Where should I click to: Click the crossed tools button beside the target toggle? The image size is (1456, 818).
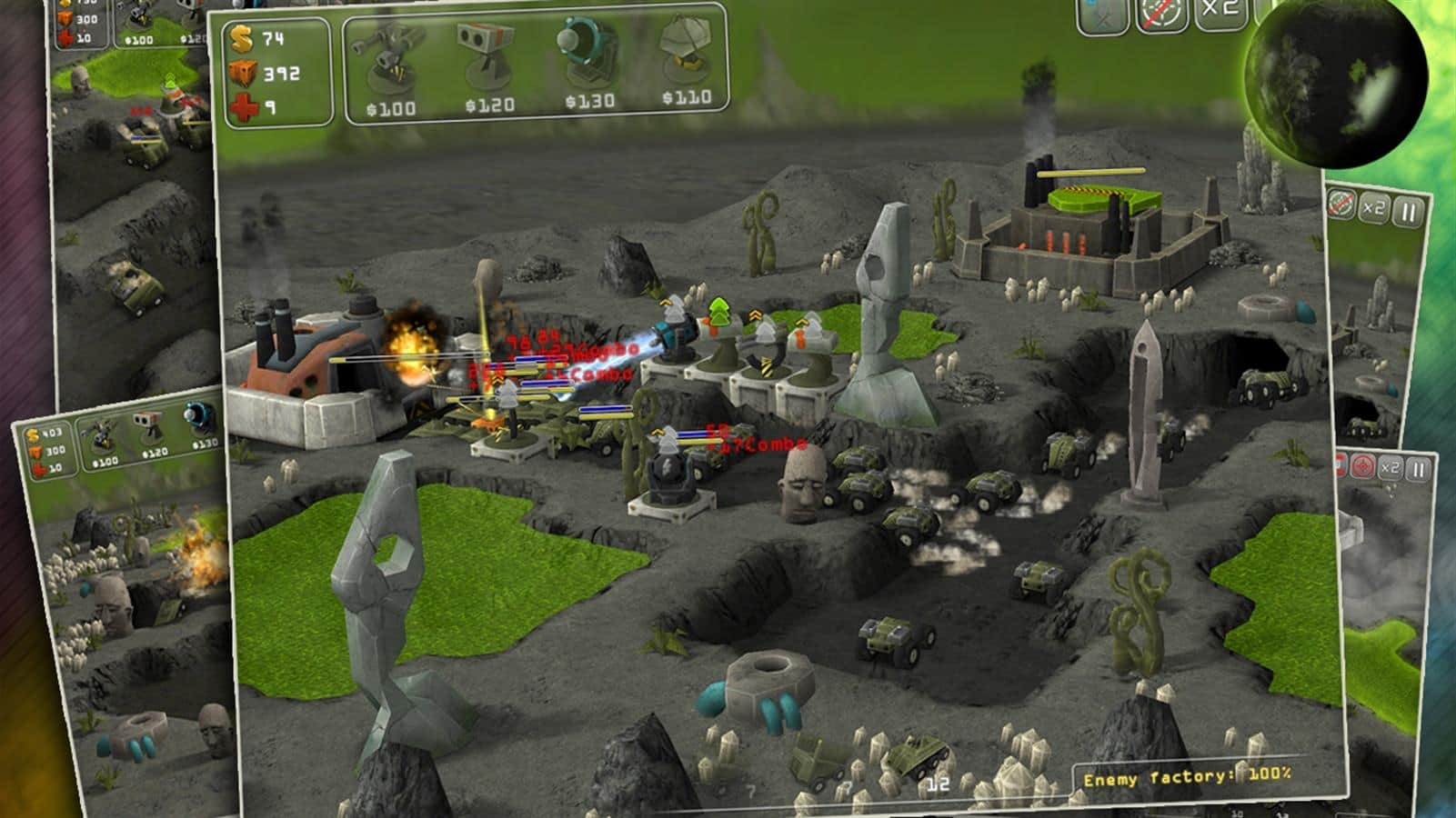[1103, 15]
